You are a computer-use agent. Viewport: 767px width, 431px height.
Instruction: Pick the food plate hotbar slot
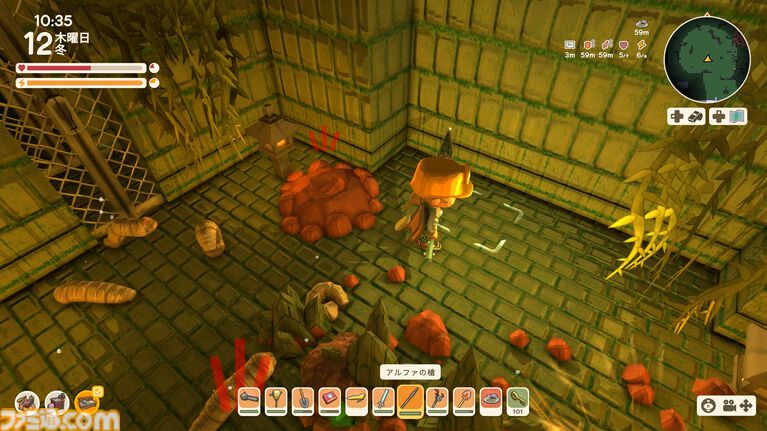(x=490, y=400)
